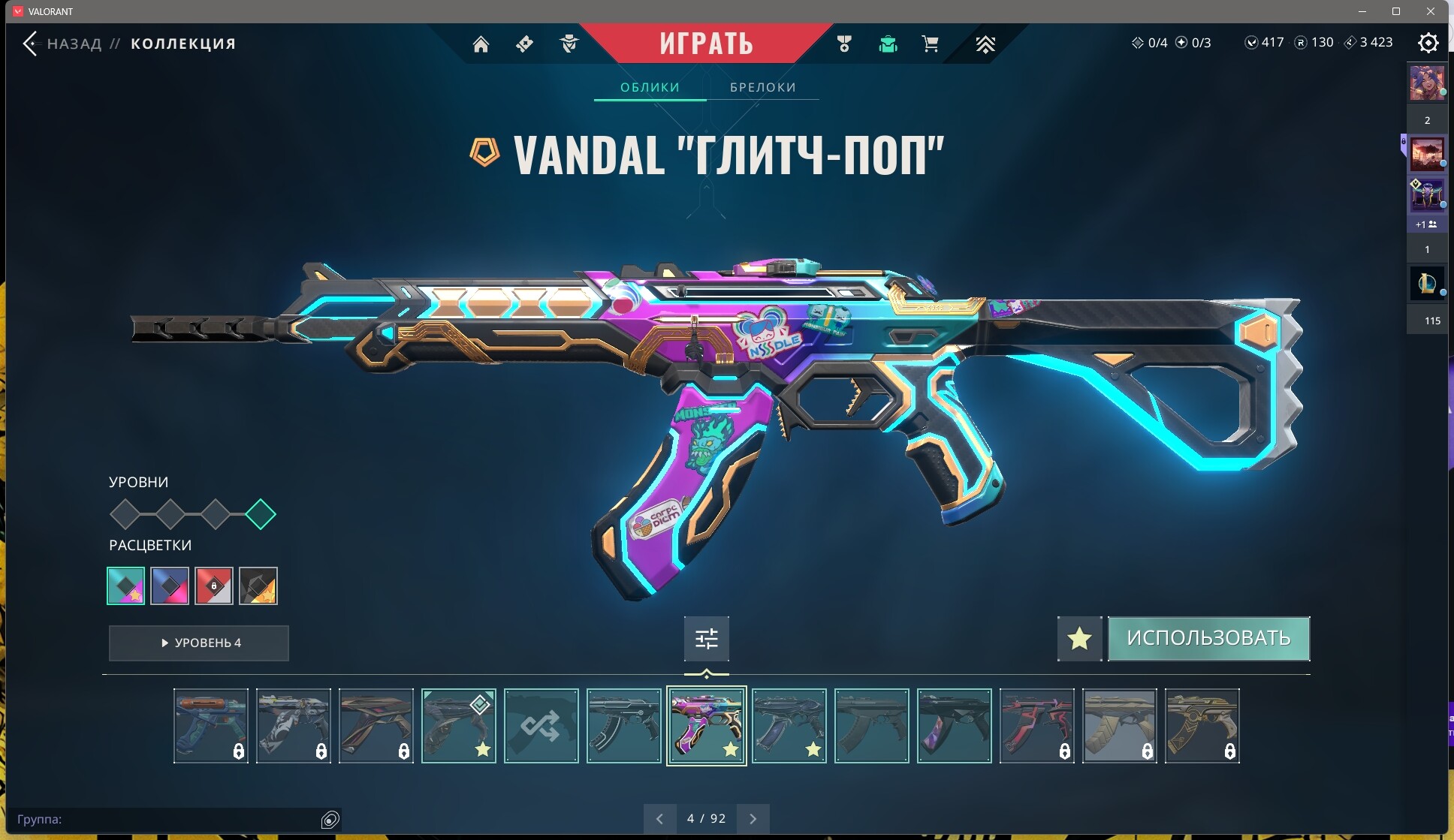Toggle the favorite star button

(x=1079, y=639)
